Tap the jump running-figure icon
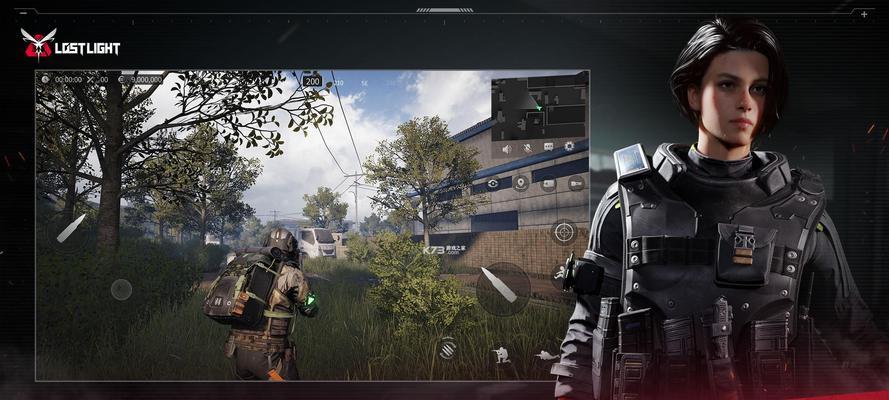Image resolution: width=889 pixels, height=400 pixels. click(560, 272)
